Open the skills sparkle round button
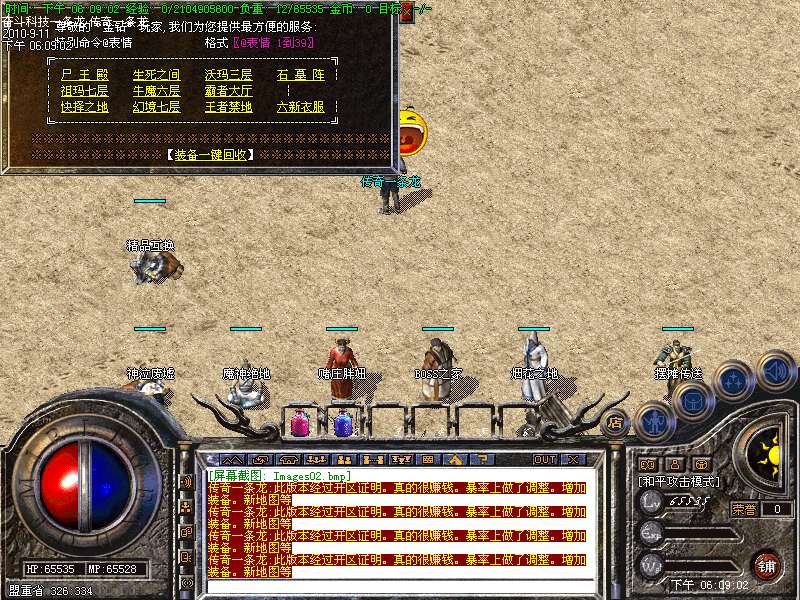Image resolution: width=800 pixels, height=600 pixels. pos(735,380)
